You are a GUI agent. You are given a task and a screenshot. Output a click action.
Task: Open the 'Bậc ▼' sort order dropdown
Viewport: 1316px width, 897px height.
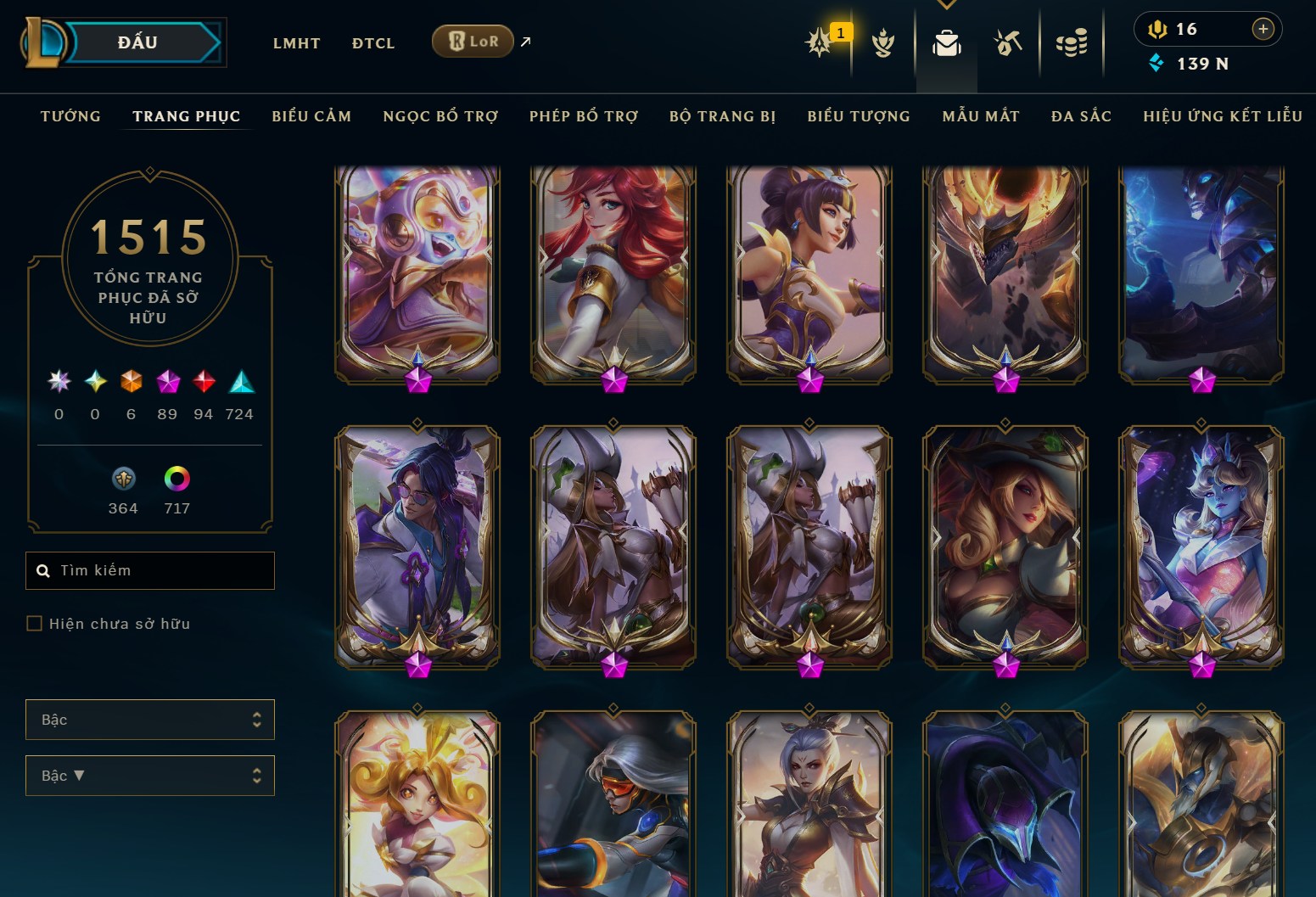point(150,775)
